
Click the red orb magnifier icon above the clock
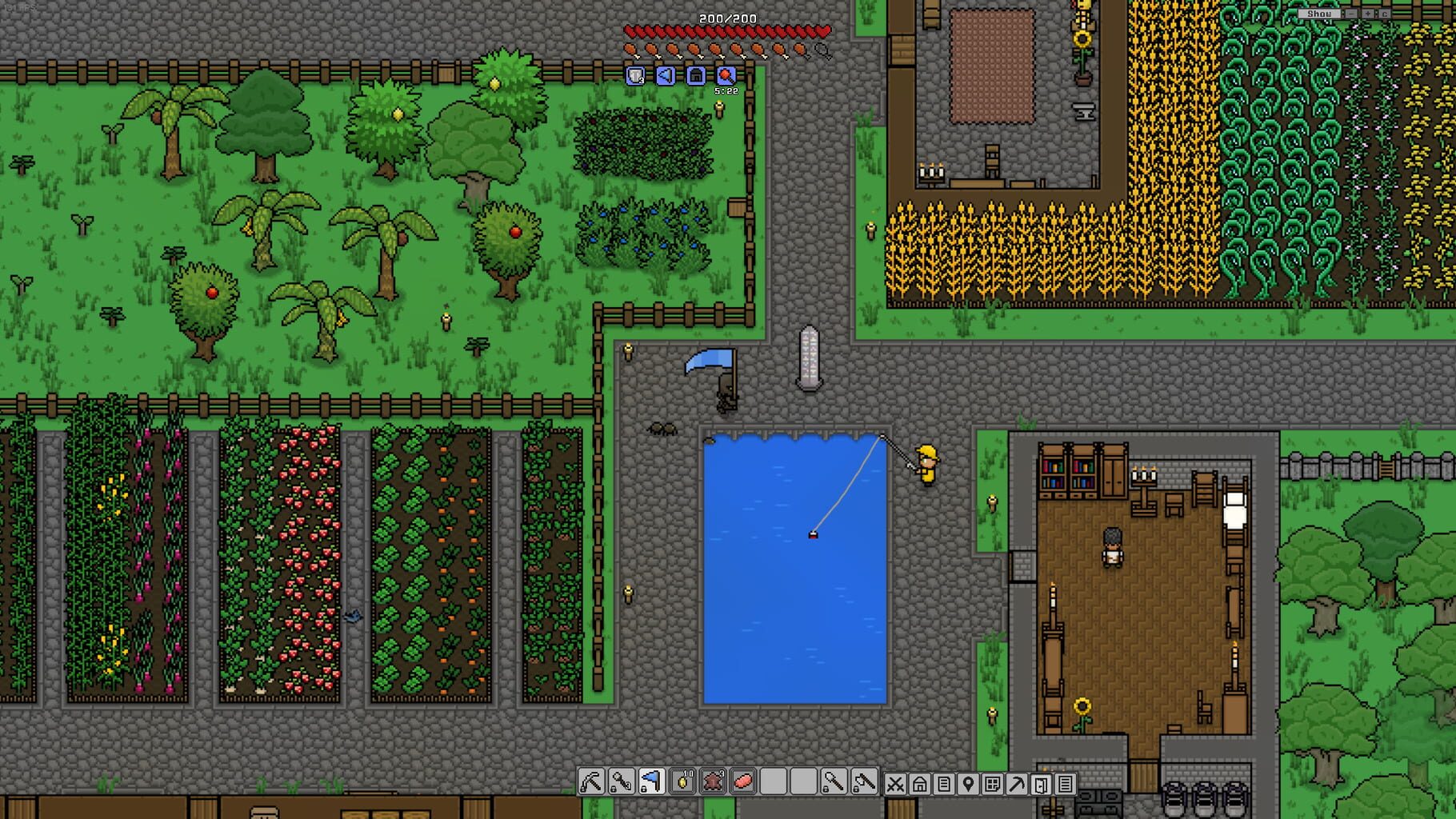point(726,76)
